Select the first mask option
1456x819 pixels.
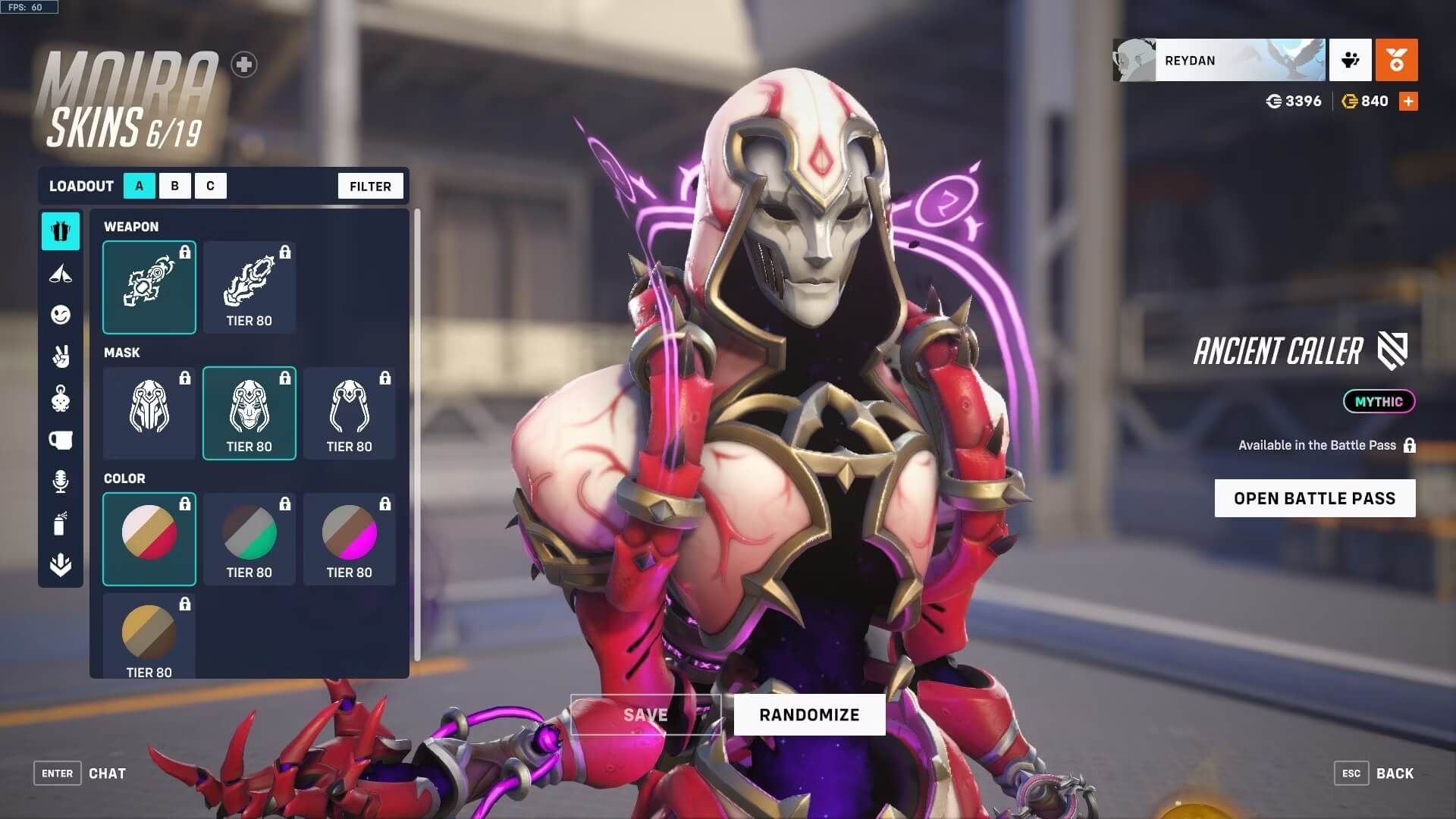pos(149,413)
